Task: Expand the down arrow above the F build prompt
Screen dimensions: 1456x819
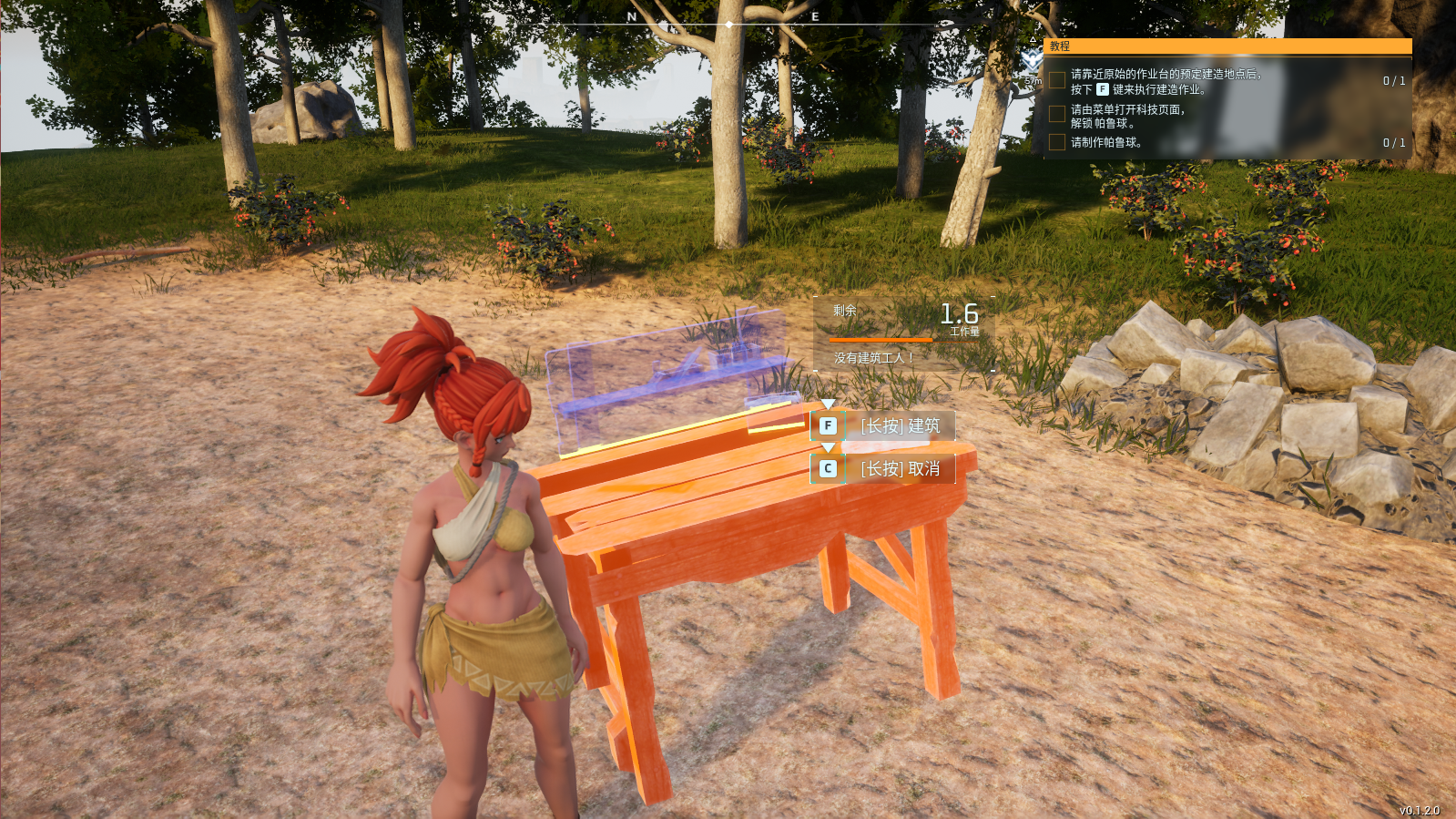Action: [828, 404]
